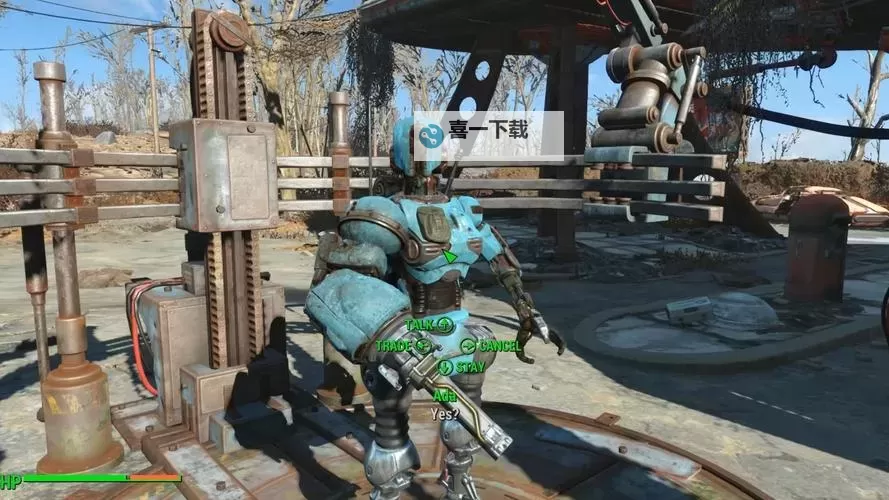889x500 pixels.
Task: Choose the STAY companion command
Action: tap(460, 367)
